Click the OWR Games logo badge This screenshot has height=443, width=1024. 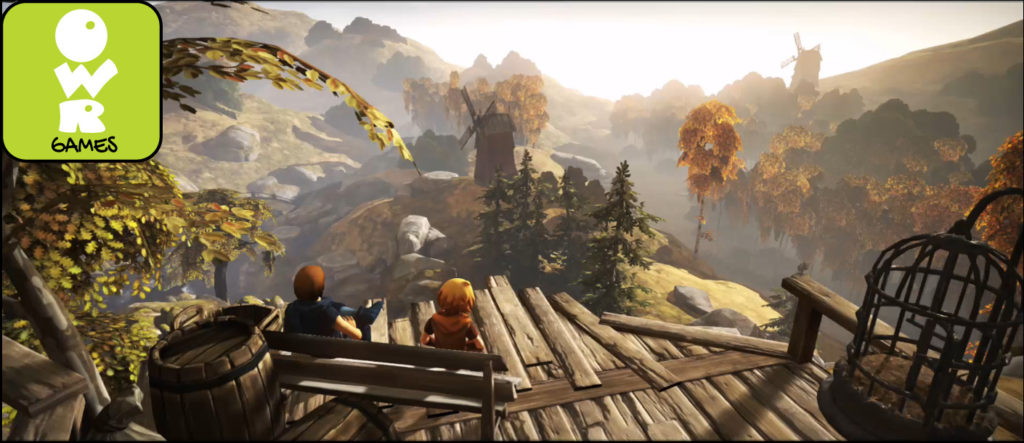(81, 81)
